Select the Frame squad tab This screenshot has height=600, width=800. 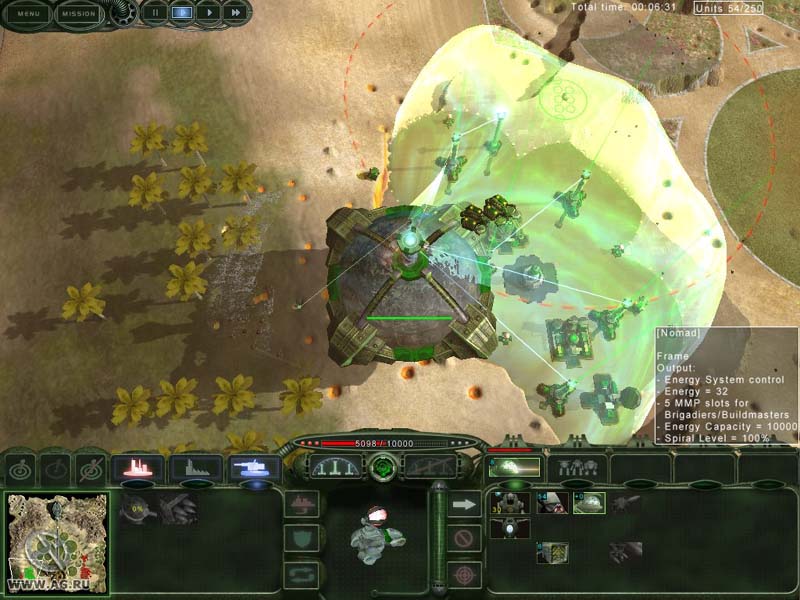coord(513,467)
